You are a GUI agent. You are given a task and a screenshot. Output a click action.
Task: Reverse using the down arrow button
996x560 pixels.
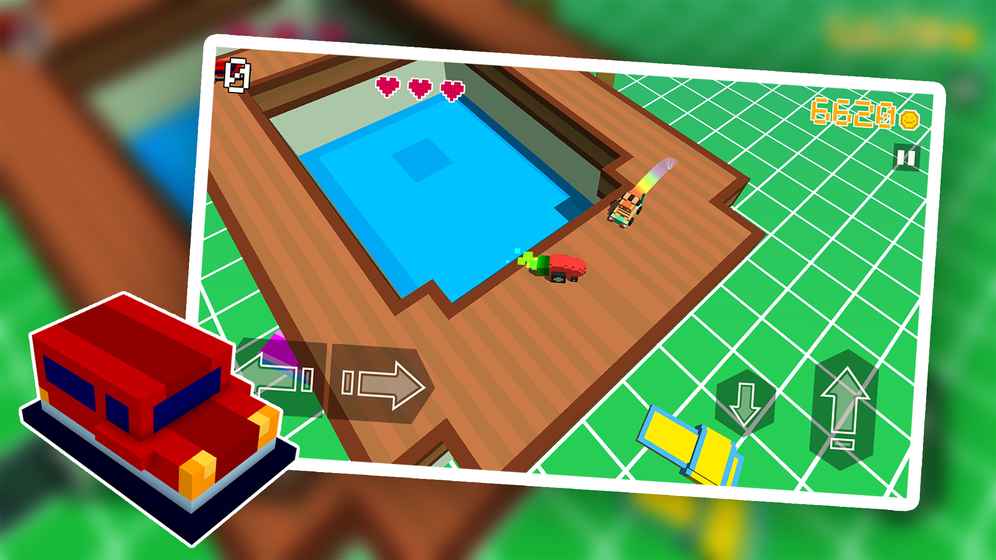click(x=745, y=402)
